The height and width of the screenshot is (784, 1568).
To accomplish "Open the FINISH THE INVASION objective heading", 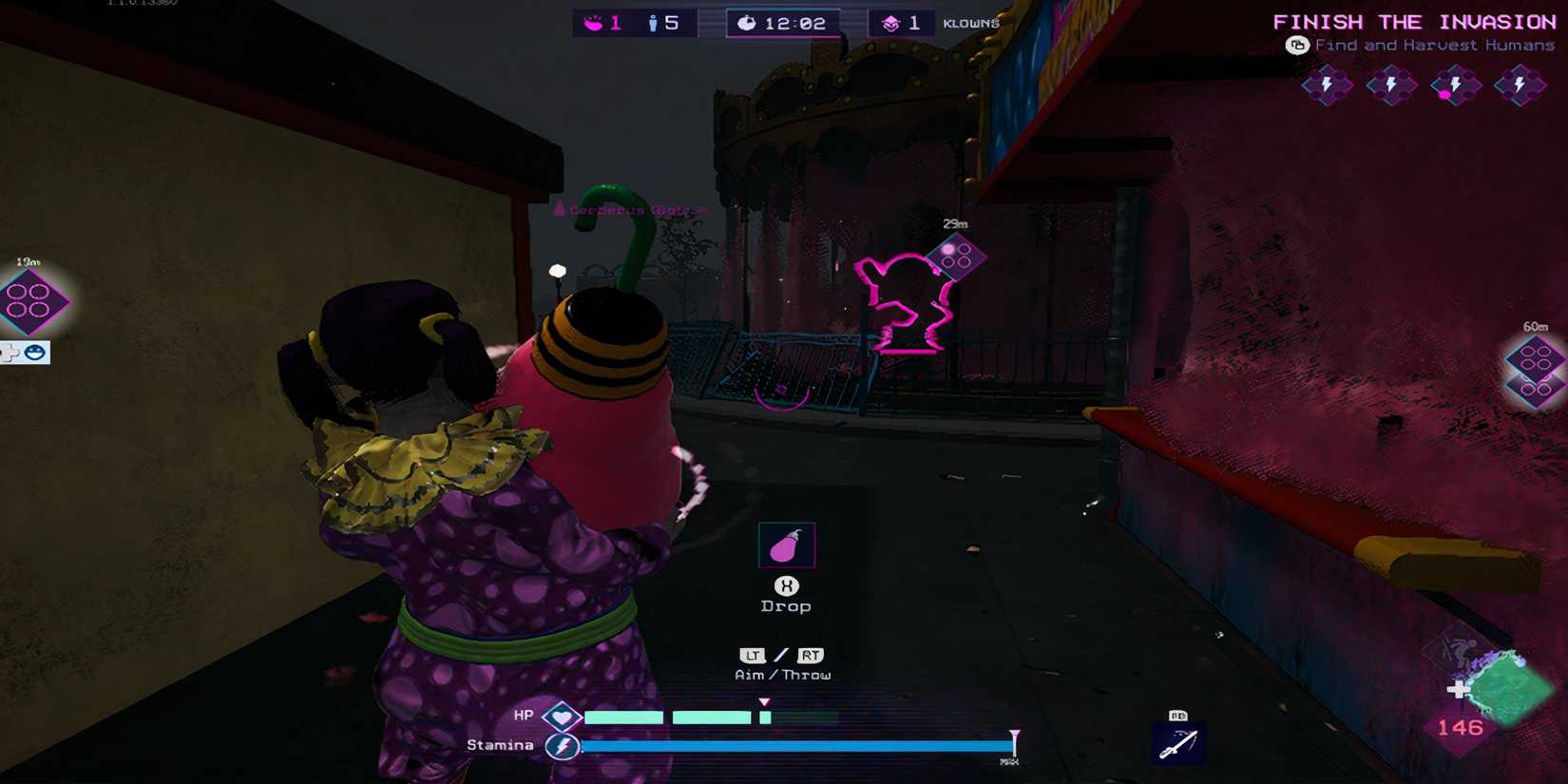I will coord(1413,21).
